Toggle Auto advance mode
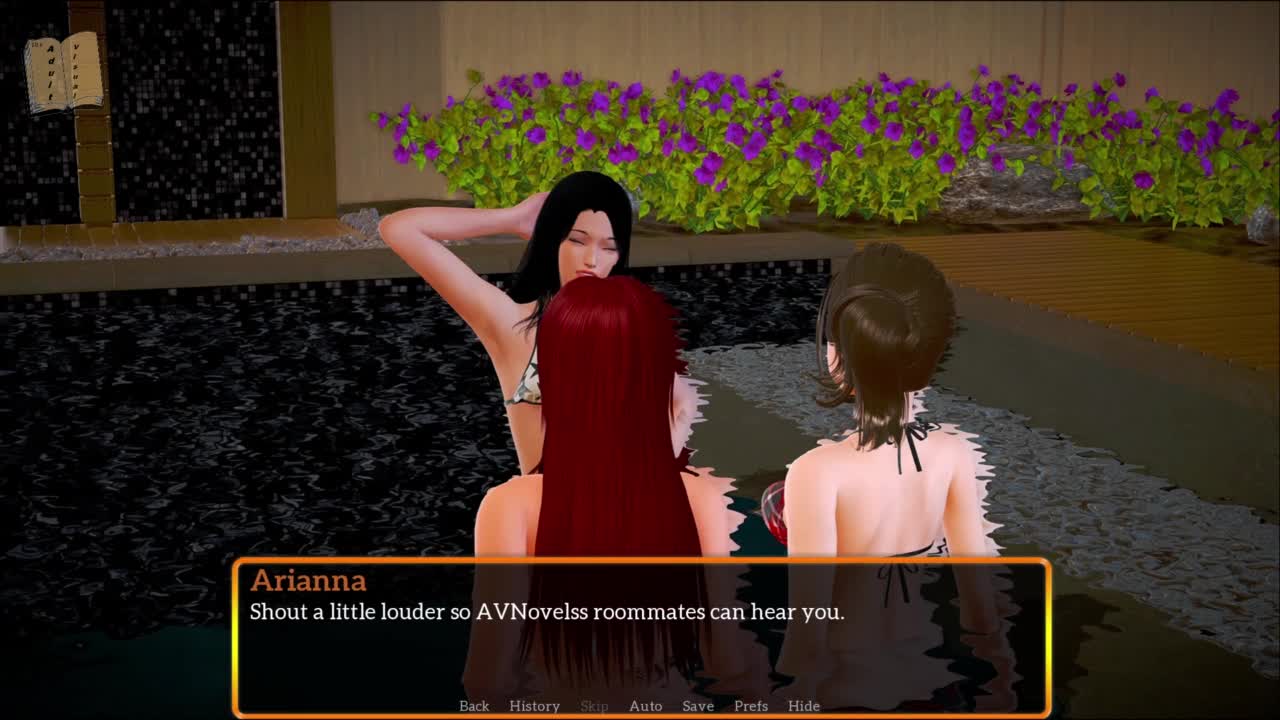Screen dimensions: 1280x720 (645, 706)
